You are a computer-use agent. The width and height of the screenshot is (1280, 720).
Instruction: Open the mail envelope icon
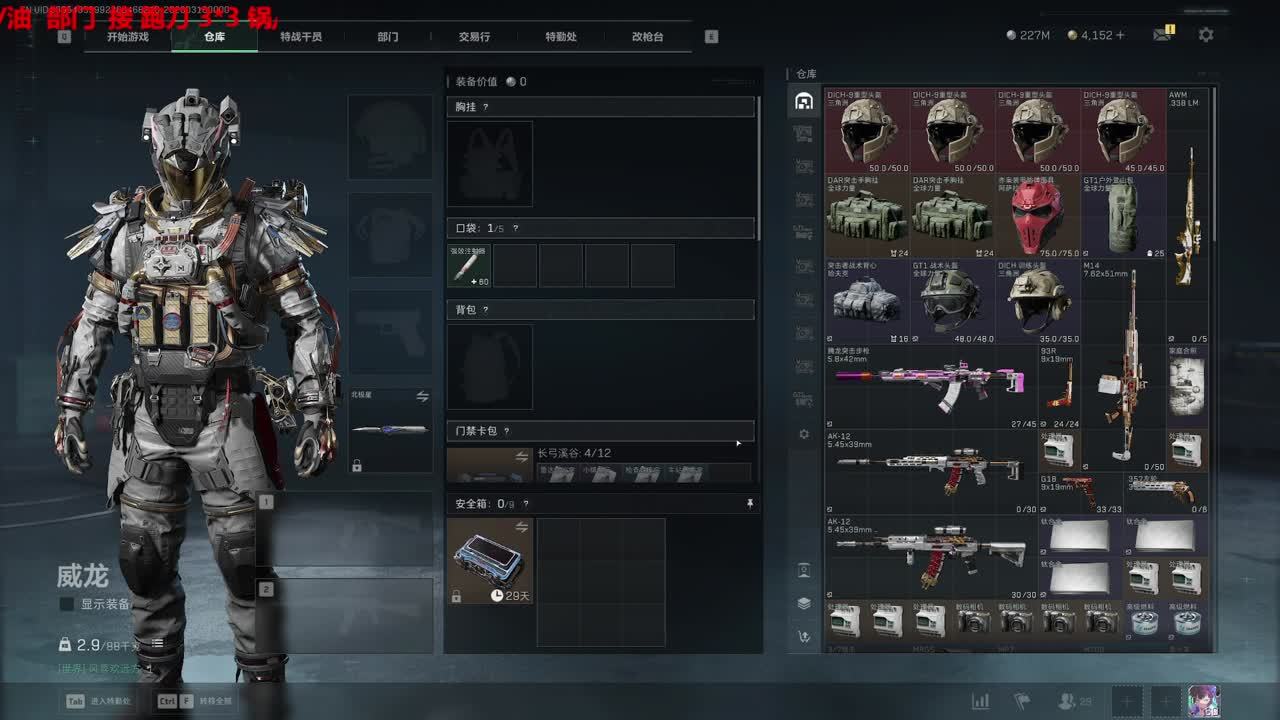(1161, 35)
